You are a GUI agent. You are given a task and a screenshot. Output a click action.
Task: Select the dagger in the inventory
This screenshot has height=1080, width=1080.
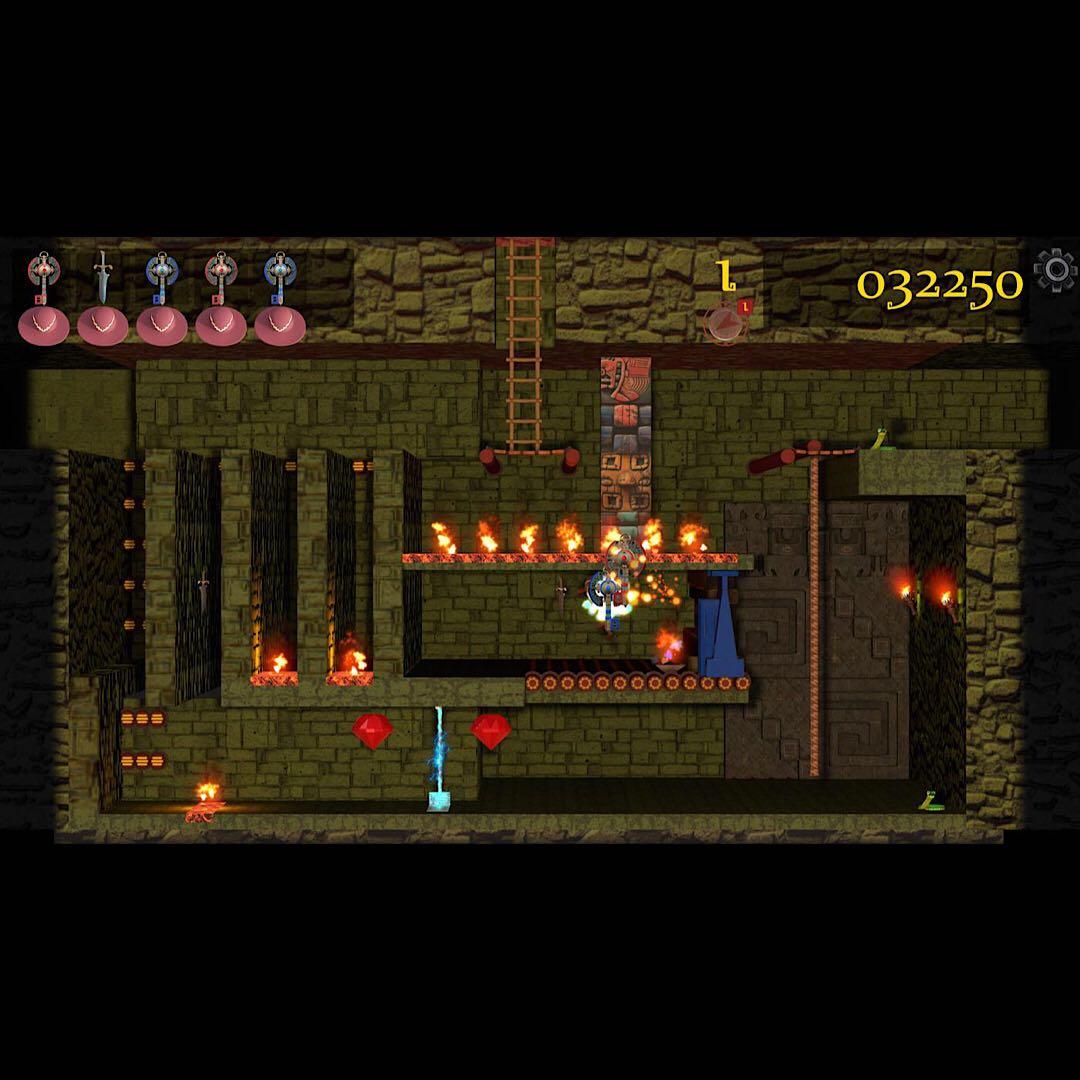(x=102, y=276)
